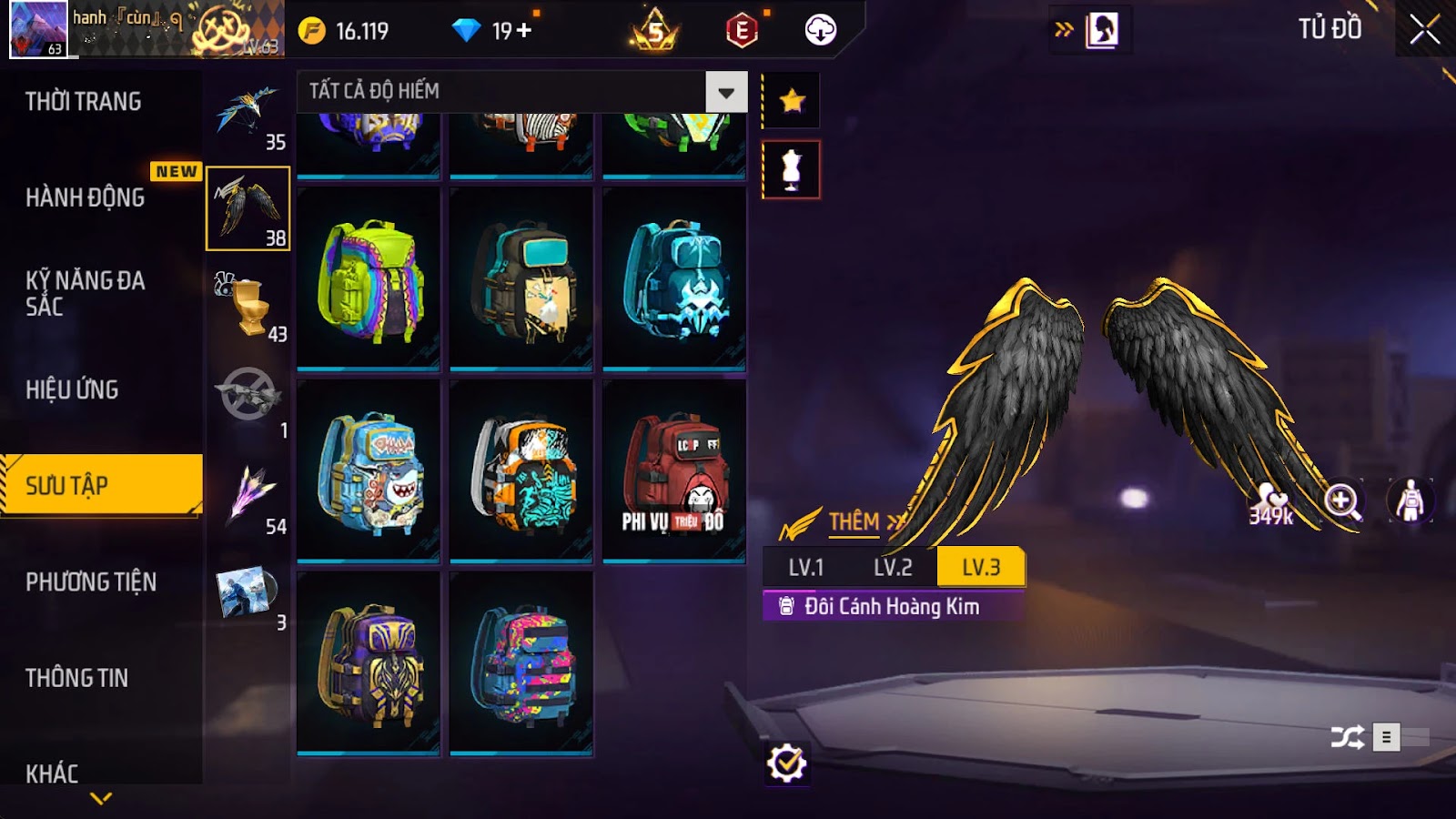Open the Tất Cả Độ Hiếm rarity dropdown
The image size is (1456, 819).
coord(725,92)
